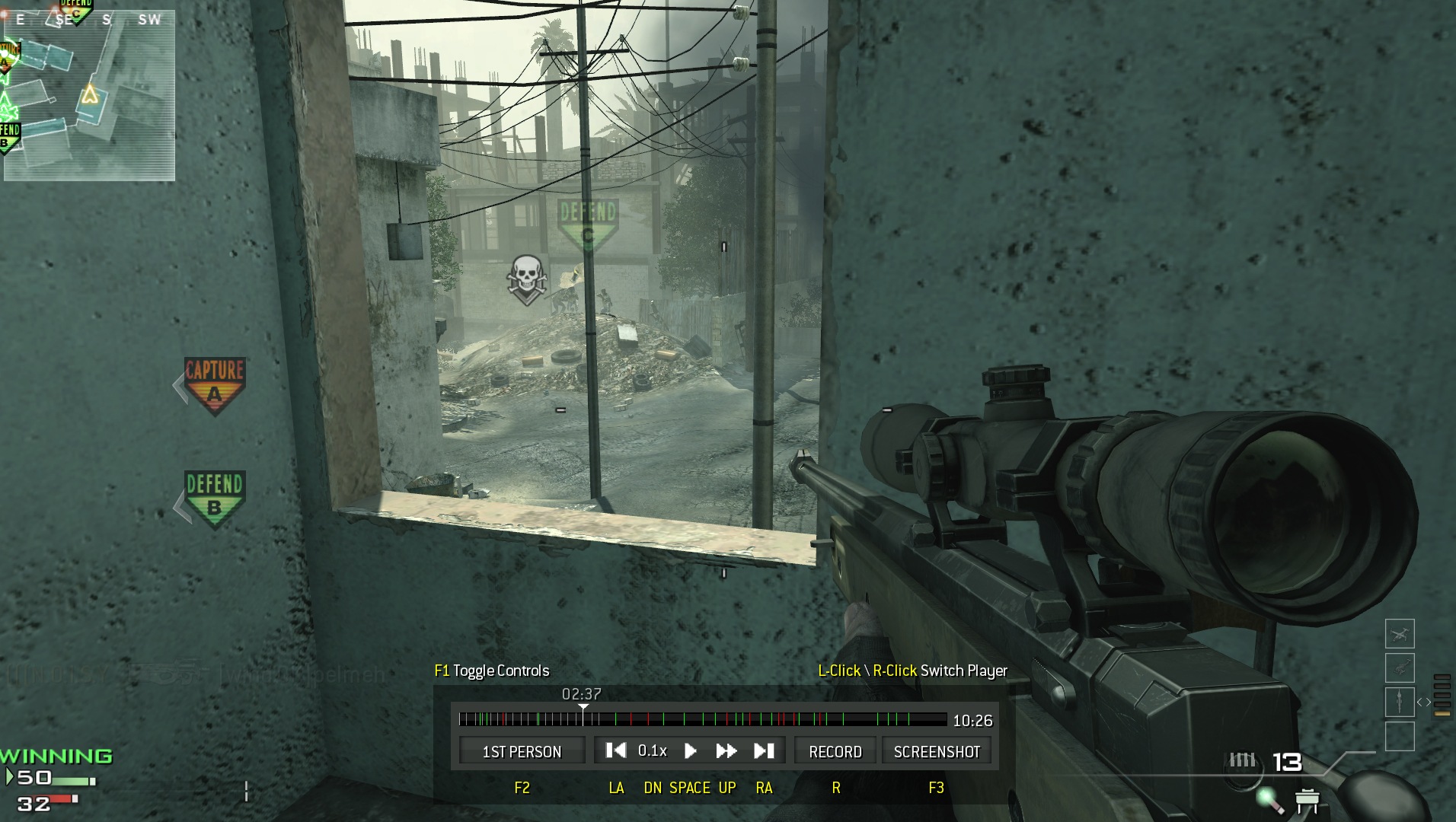
Task: Click the skull death marker icon
Action: [x=526, y=279]
